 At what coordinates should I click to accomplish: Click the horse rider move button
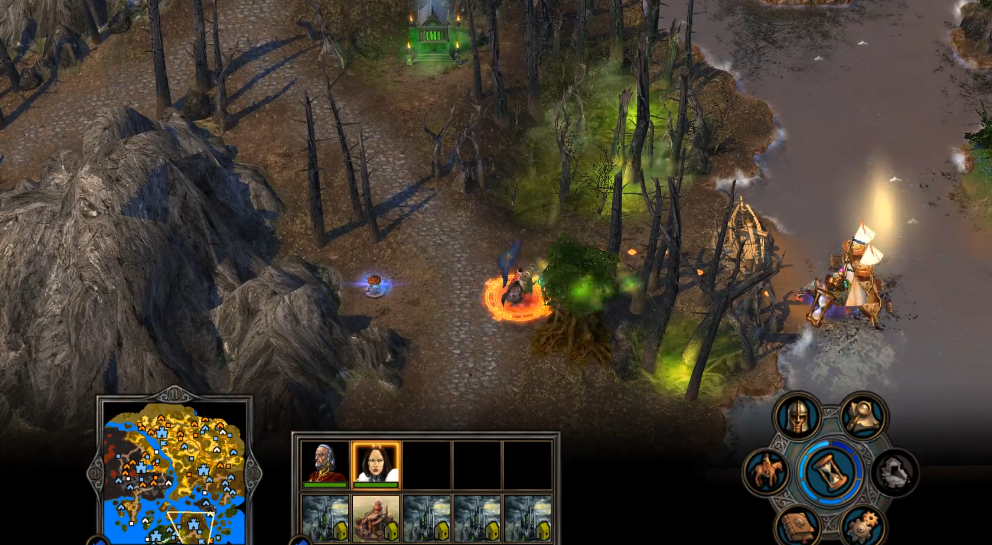pos(767,471)
